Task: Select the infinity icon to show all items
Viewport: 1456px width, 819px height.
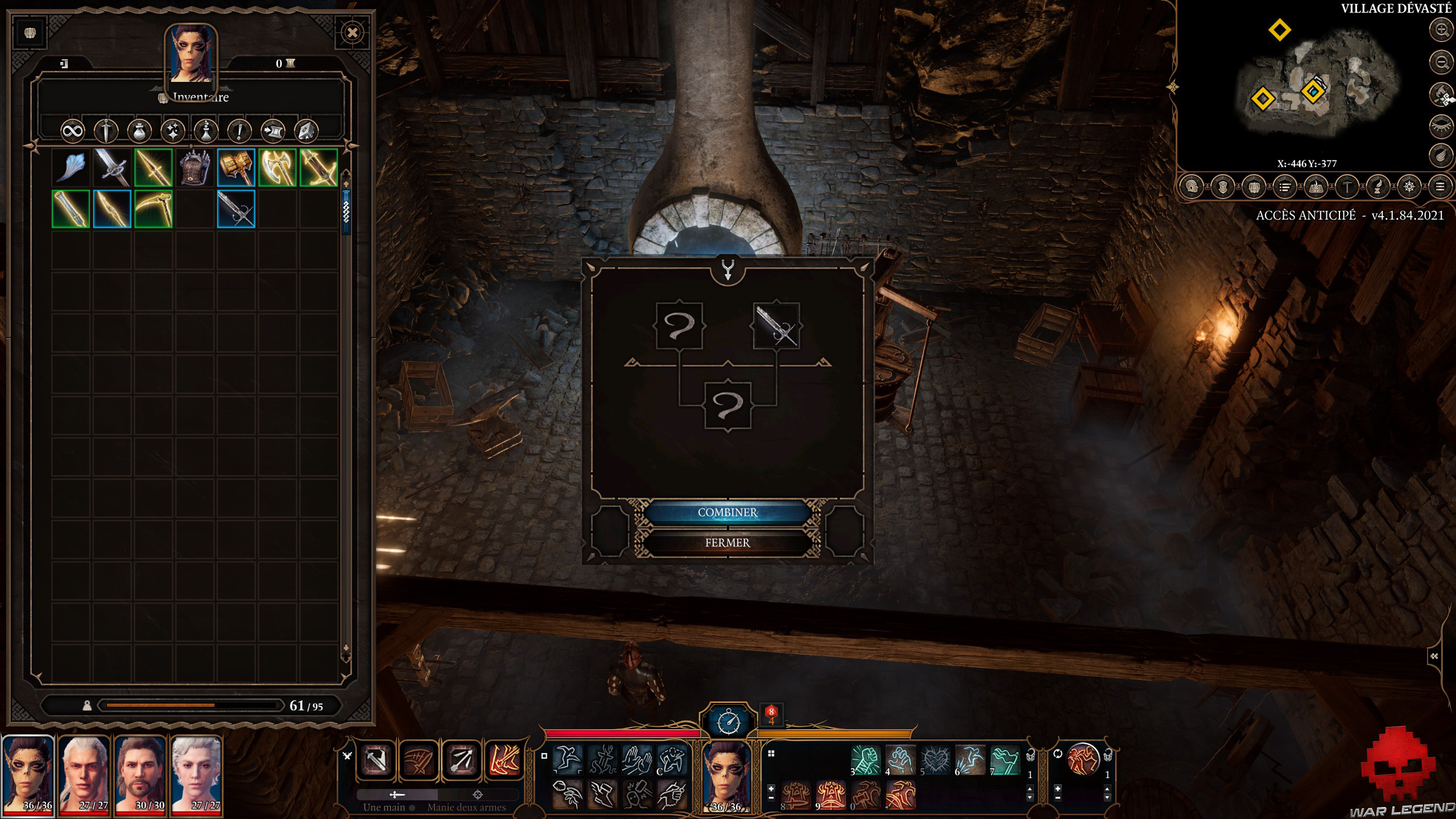Action: (74, 132)
